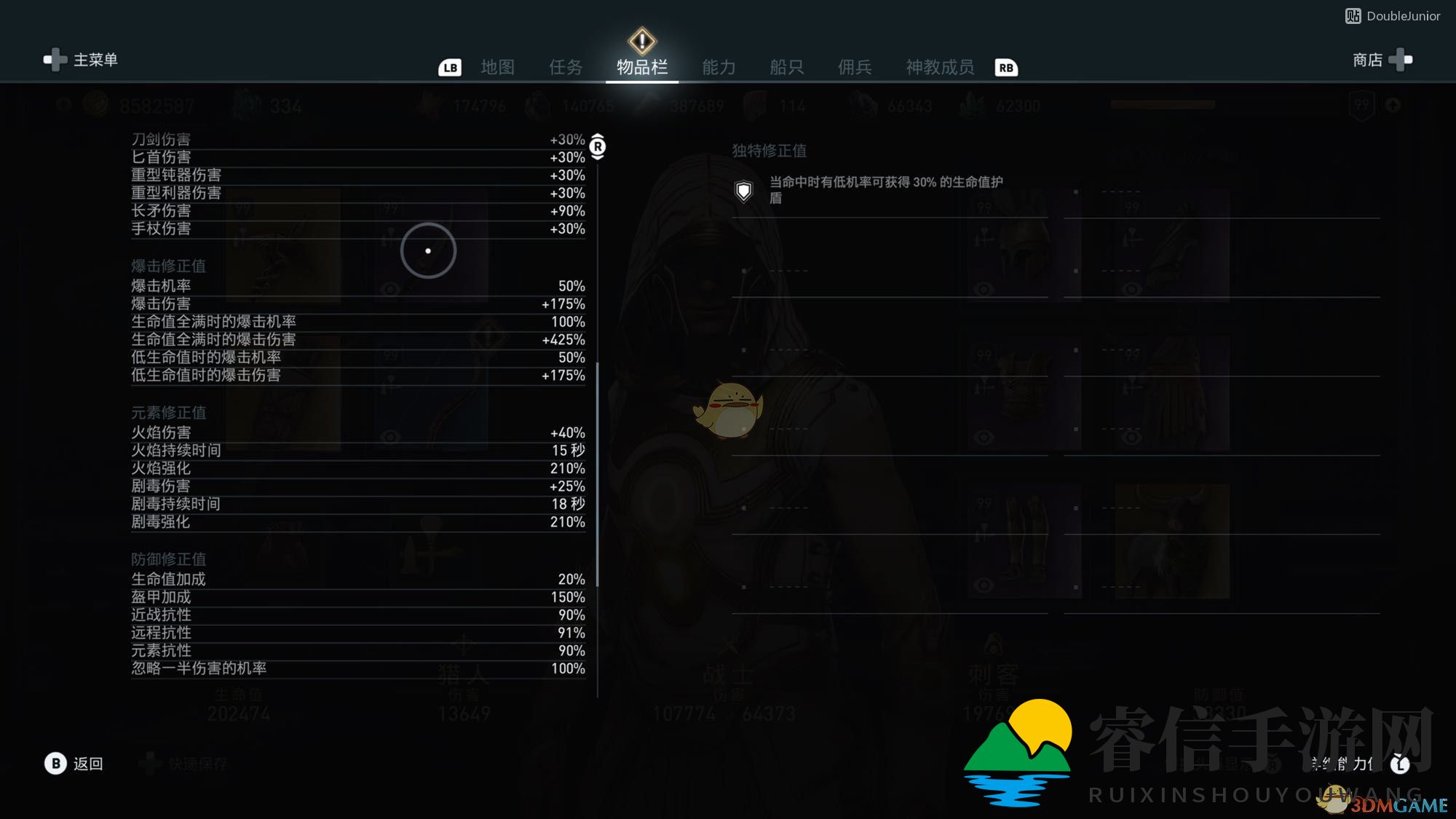This screenshot has height=819, width=1456.
Task: Click the R-stick rotate icon next to stats
Action: (598, 146)
